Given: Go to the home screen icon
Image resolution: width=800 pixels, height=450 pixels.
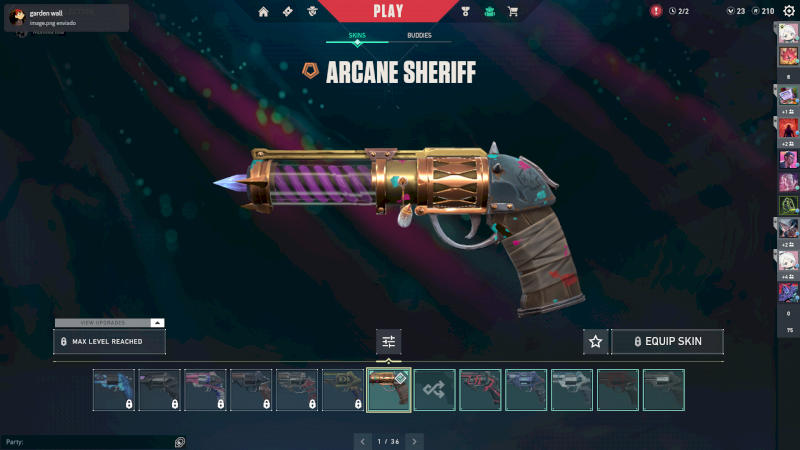Looking at the screenshot, I should 264,11.
